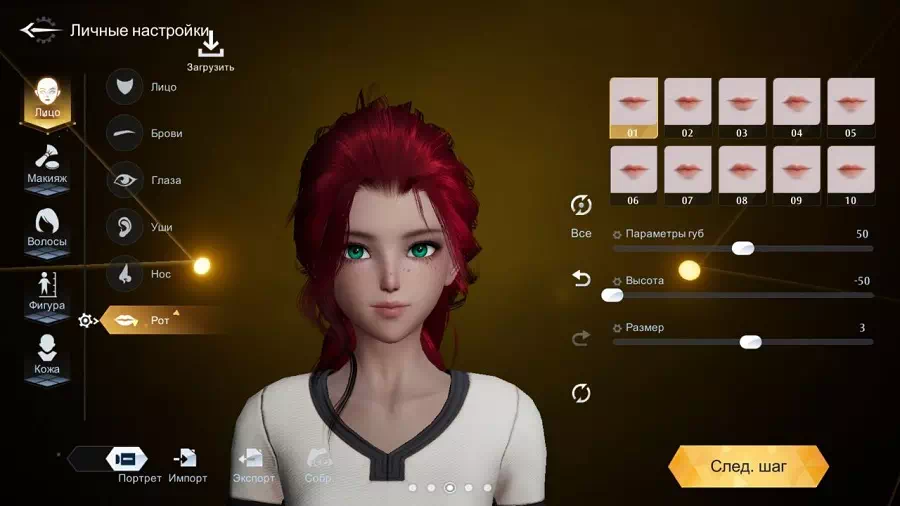Click the Размер slider track

(742, 342)
